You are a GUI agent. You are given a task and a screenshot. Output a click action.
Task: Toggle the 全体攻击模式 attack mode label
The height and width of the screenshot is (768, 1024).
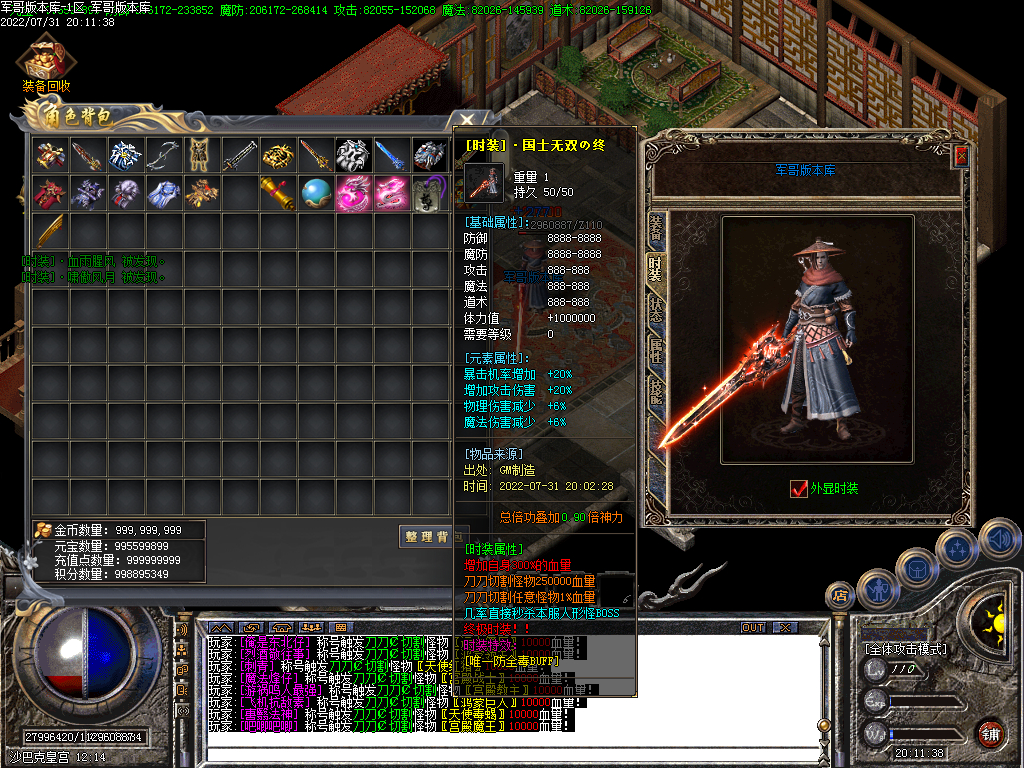pyautogui.click(x=906, y=648)
